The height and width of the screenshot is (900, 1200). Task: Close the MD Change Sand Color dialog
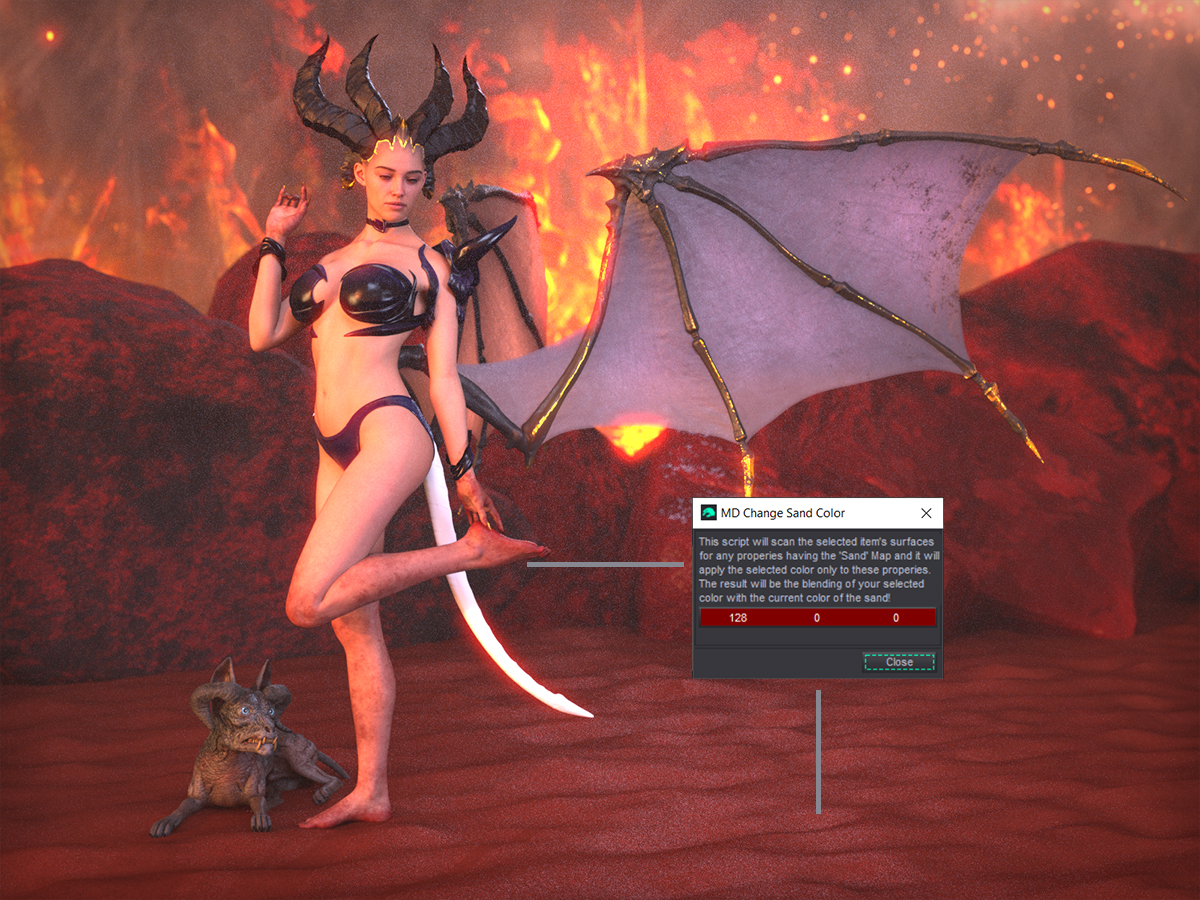(898, 662)
